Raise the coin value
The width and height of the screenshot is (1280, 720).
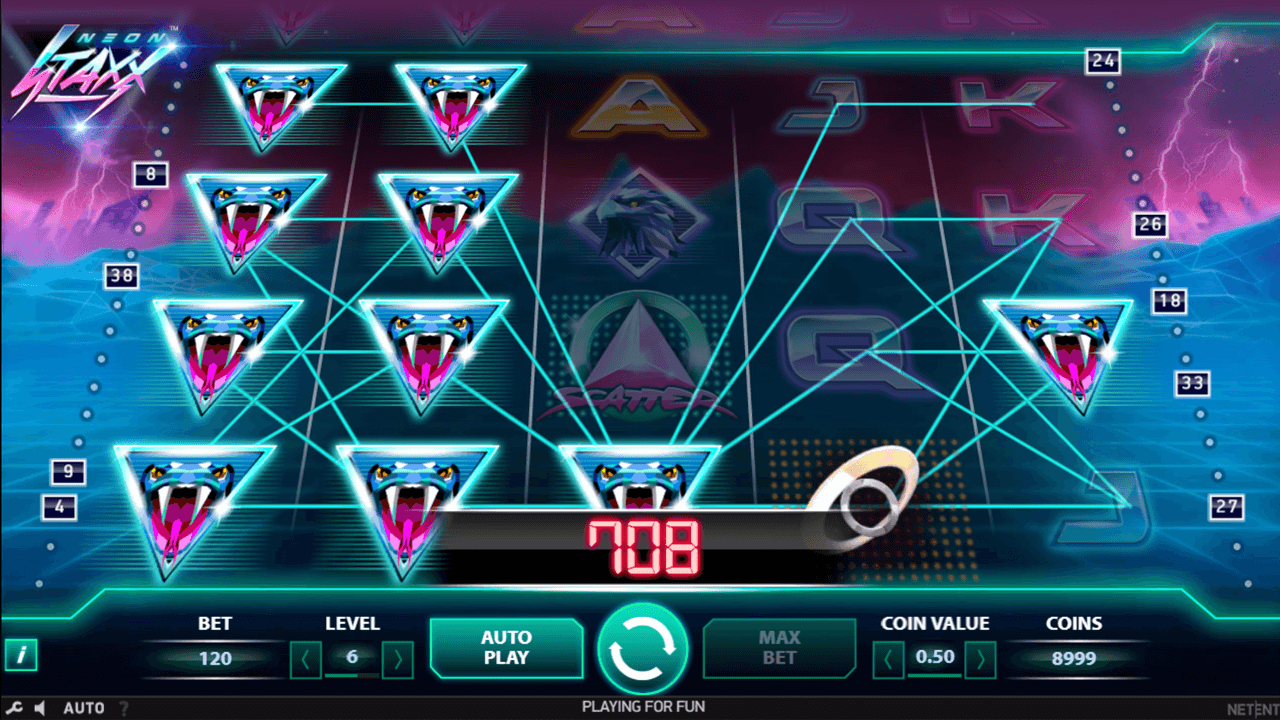(981, 659)
